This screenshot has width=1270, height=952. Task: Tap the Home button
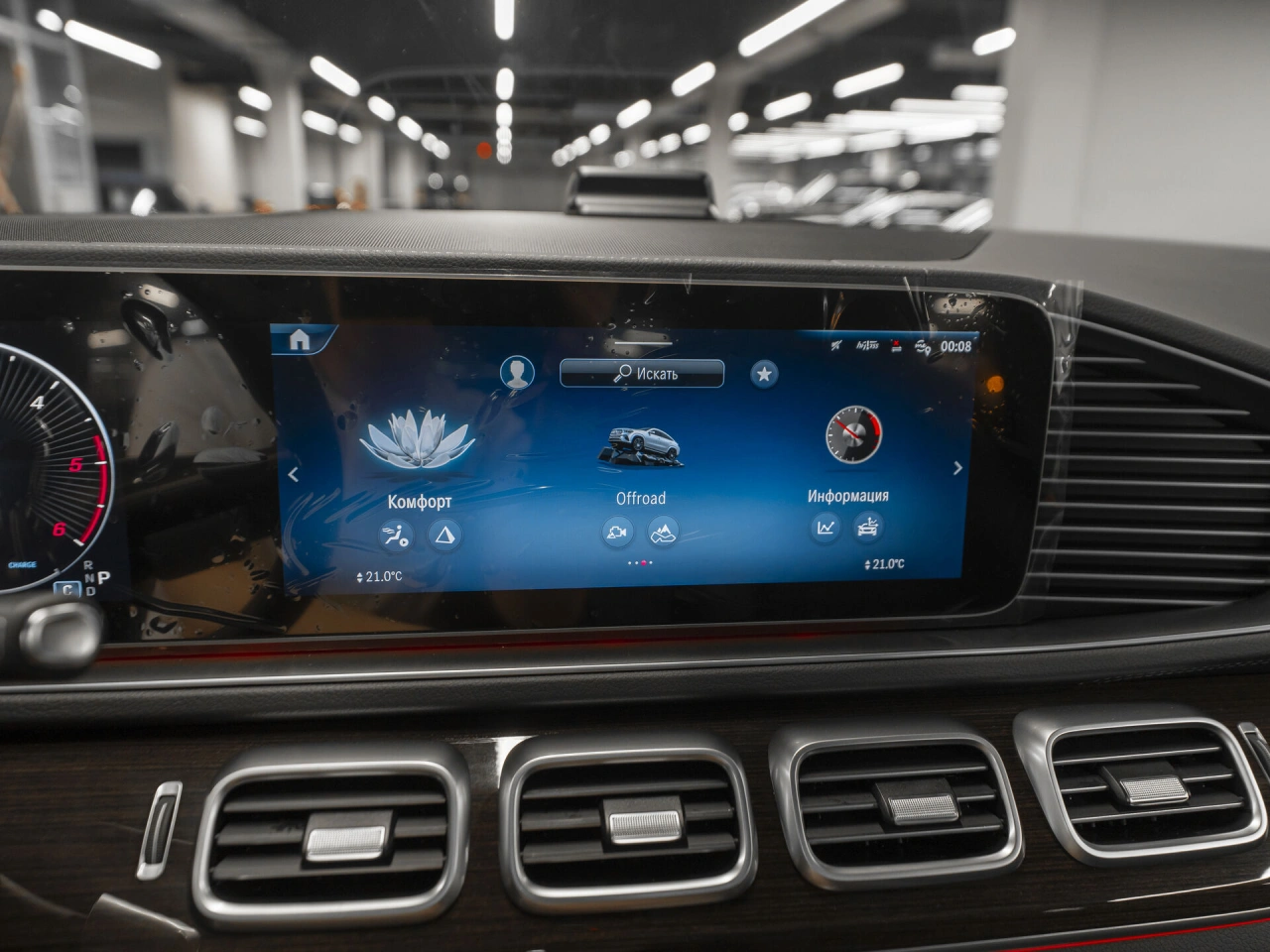coord(299,340)
